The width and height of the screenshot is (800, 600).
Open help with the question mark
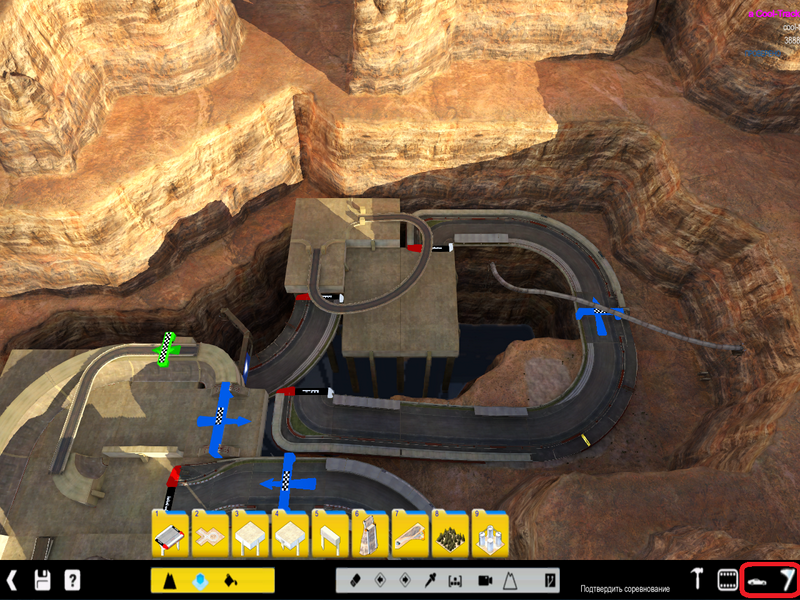point(72,580)
